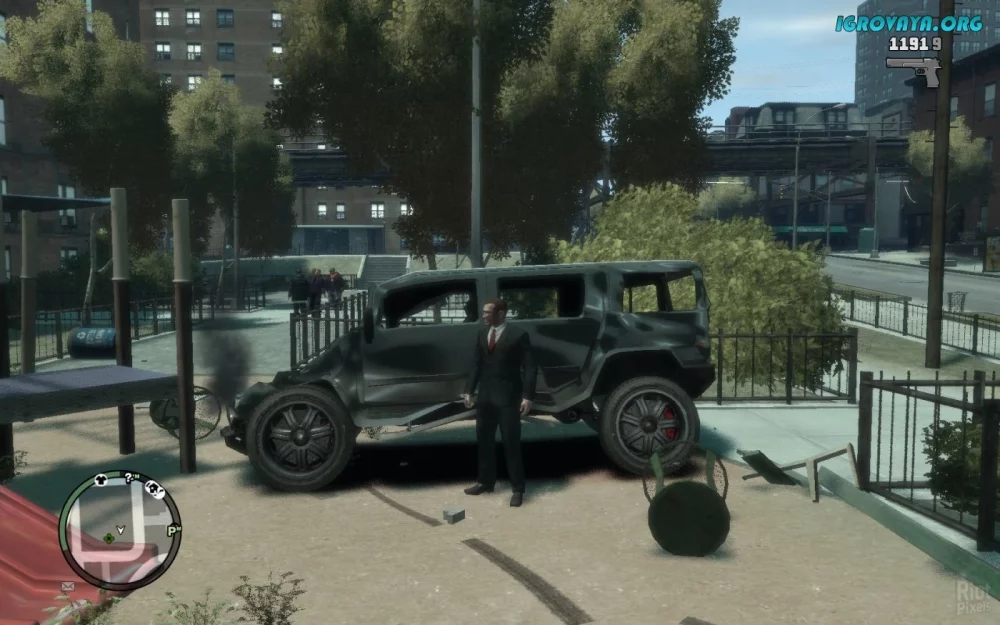
Task: Click the white player arrow on radar
Action: pyautogui.click(x=121, y=528)
